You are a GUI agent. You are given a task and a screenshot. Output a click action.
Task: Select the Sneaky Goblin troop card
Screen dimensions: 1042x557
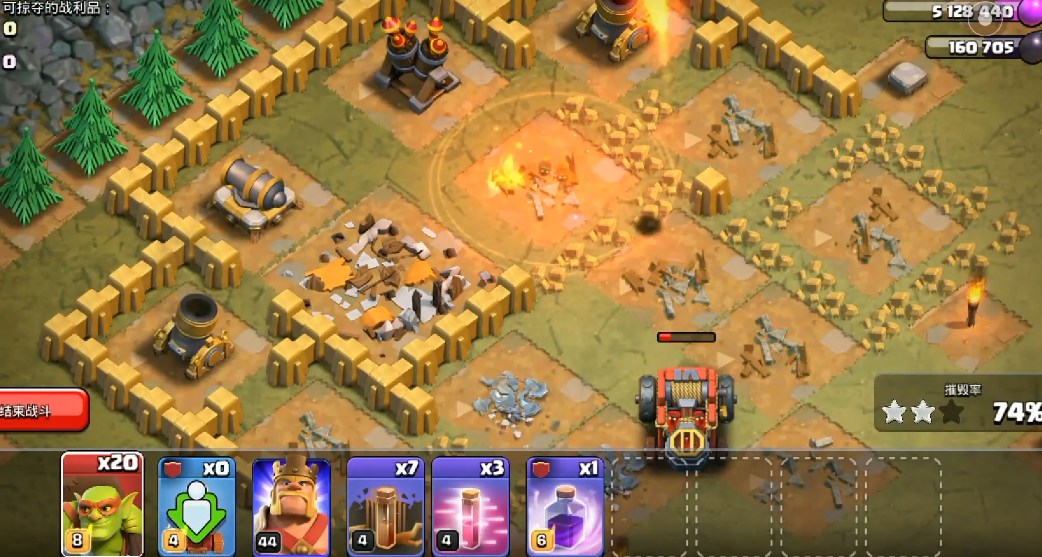pyautogui.click(x=99, y=504)
